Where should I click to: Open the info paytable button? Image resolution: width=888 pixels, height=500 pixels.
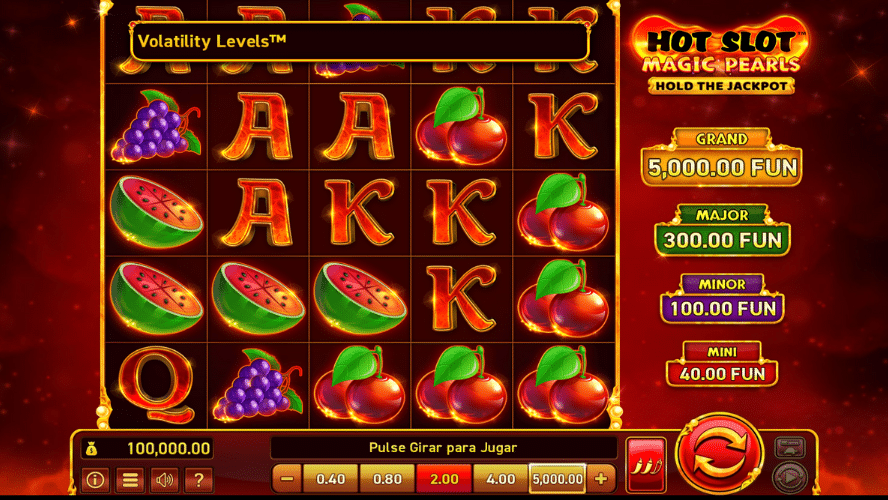pyautogui.click(x=95, y=480)
